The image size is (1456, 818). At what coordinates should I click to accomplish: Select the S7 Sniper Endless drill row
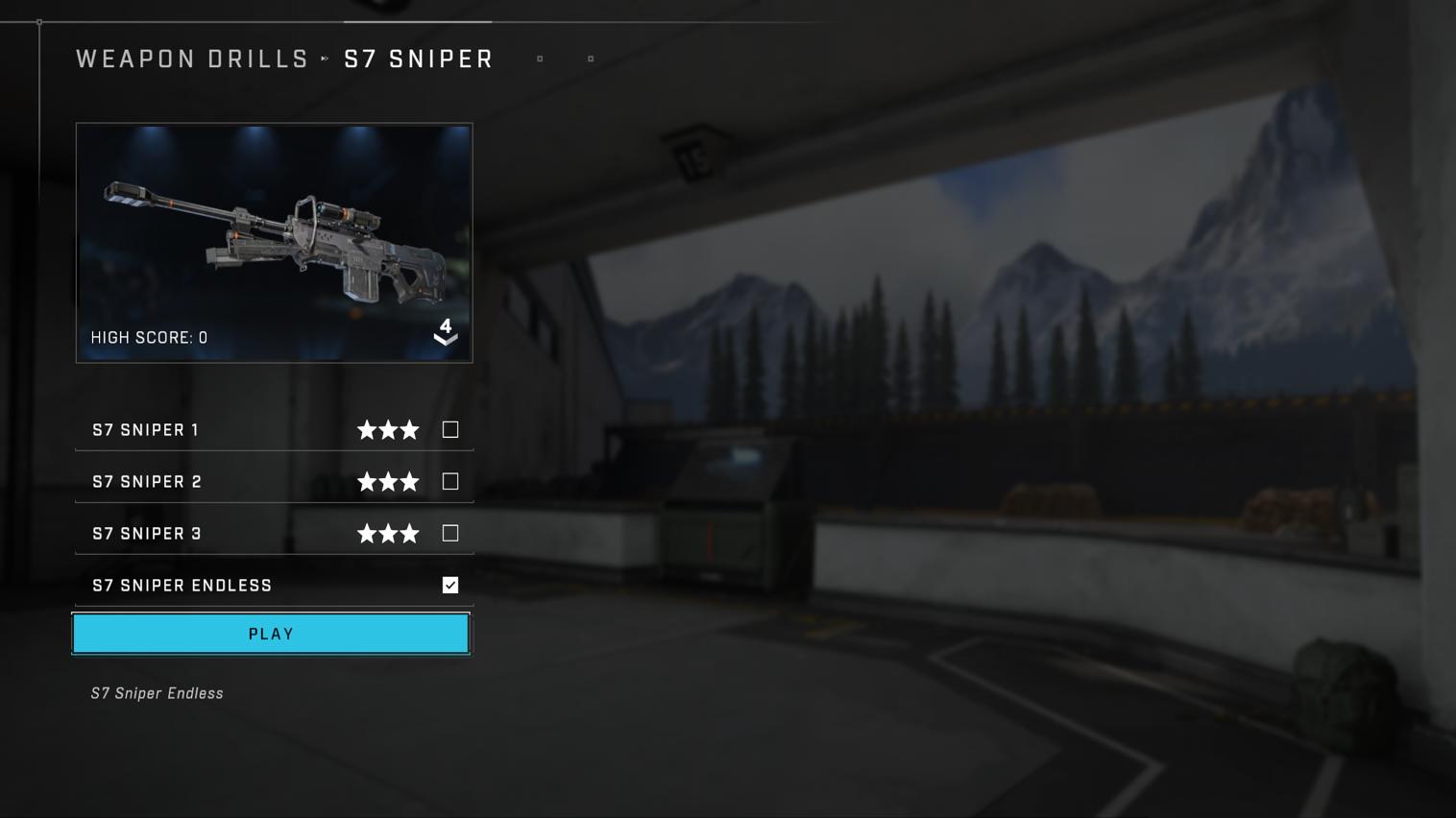click(182, 585)
